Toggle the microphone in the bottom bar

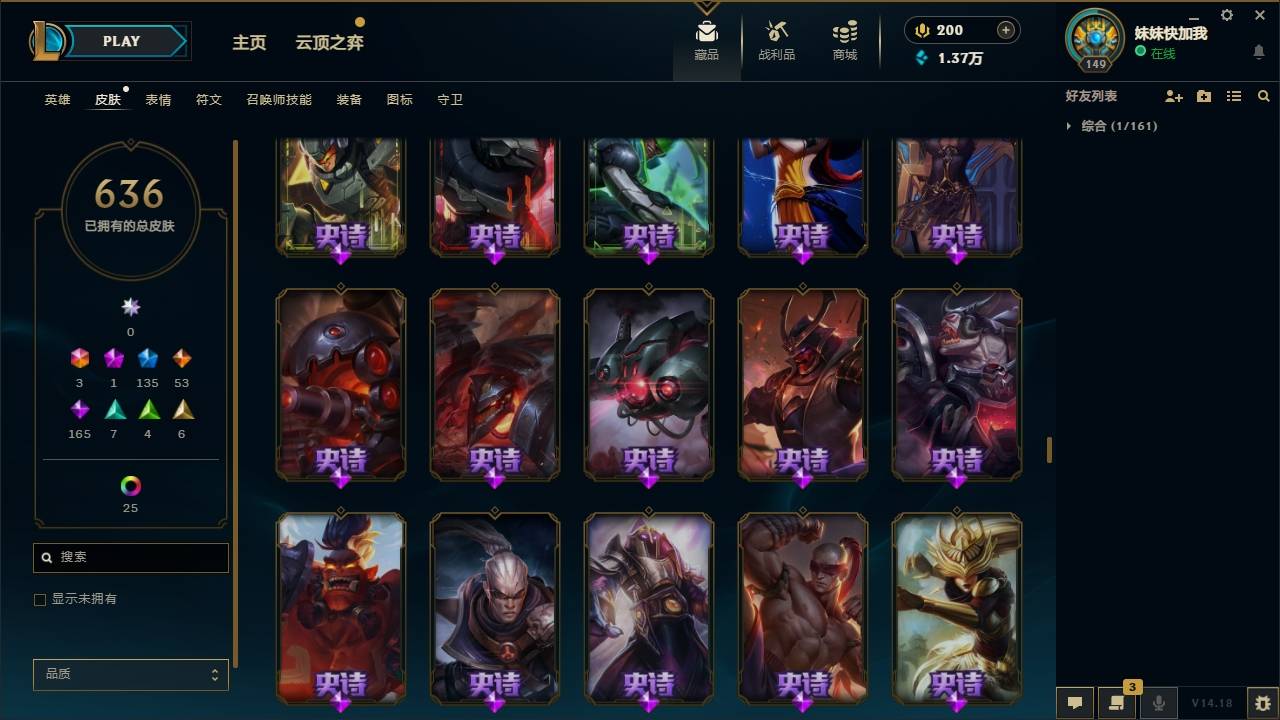pos(1158,703)
